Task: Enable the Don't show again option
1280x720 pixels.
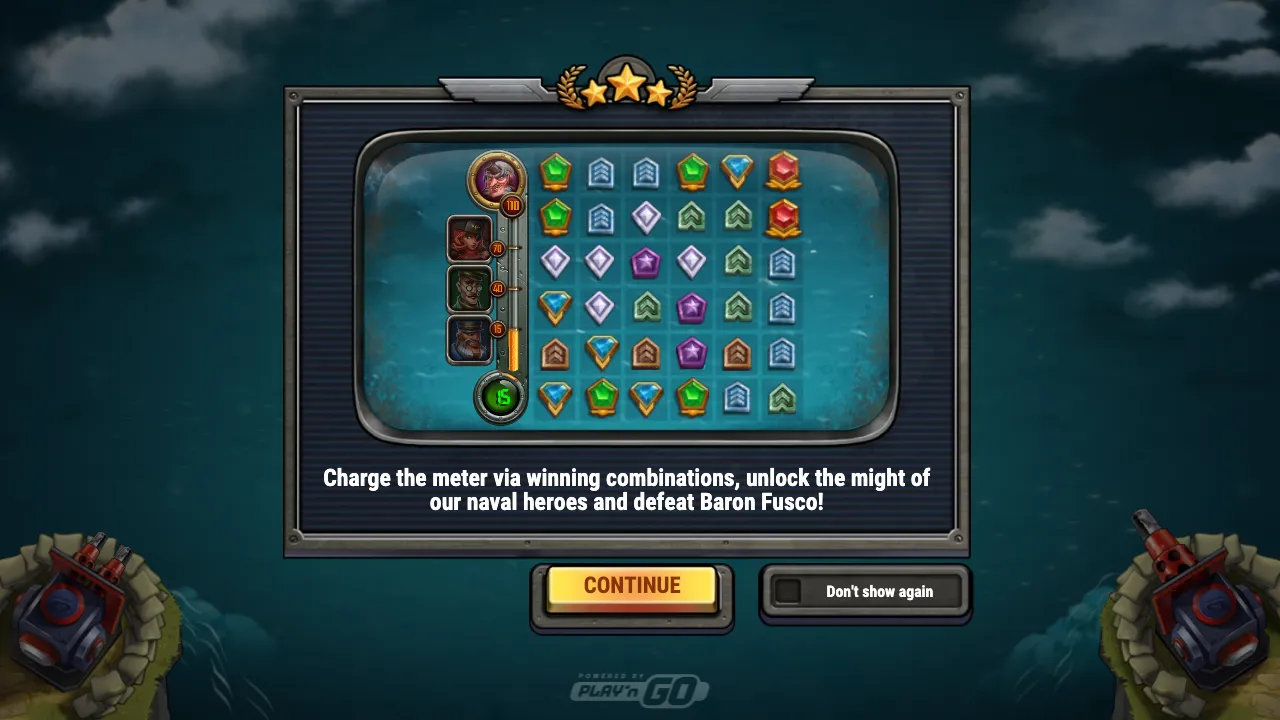Action: (x=877, y=591)
